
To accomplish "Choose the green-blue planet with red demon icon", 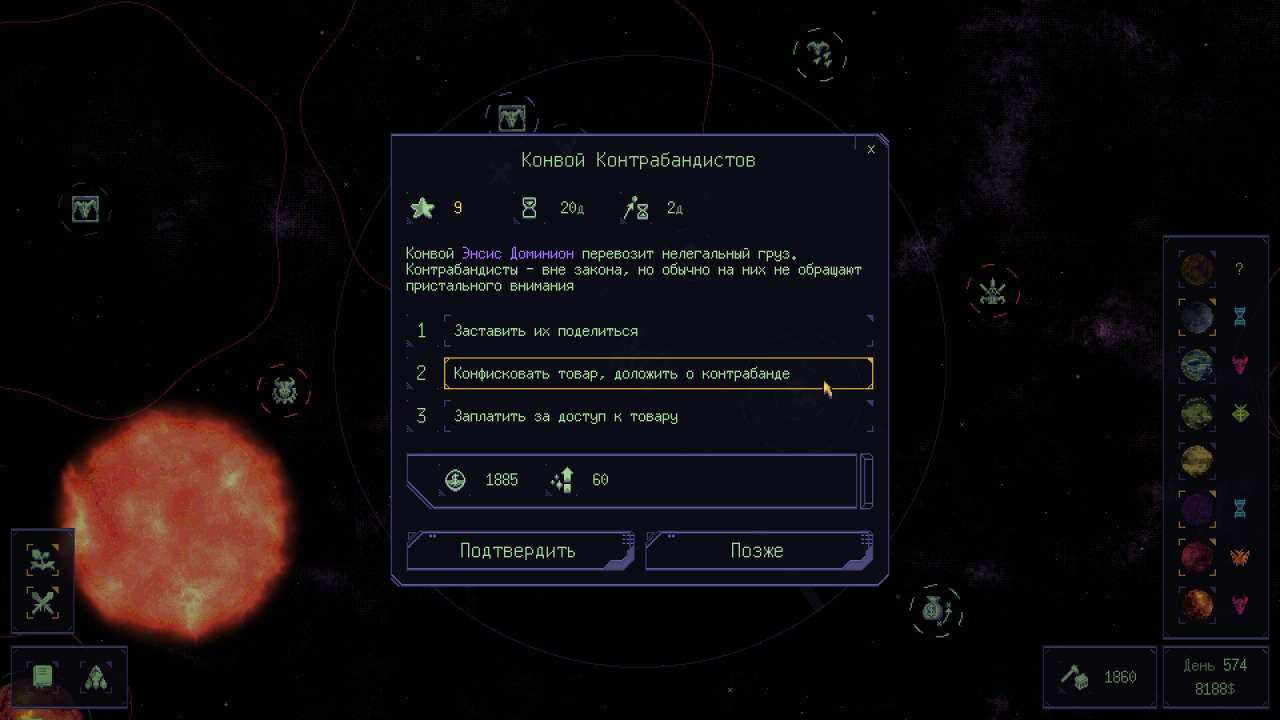I will [1197, 364].
